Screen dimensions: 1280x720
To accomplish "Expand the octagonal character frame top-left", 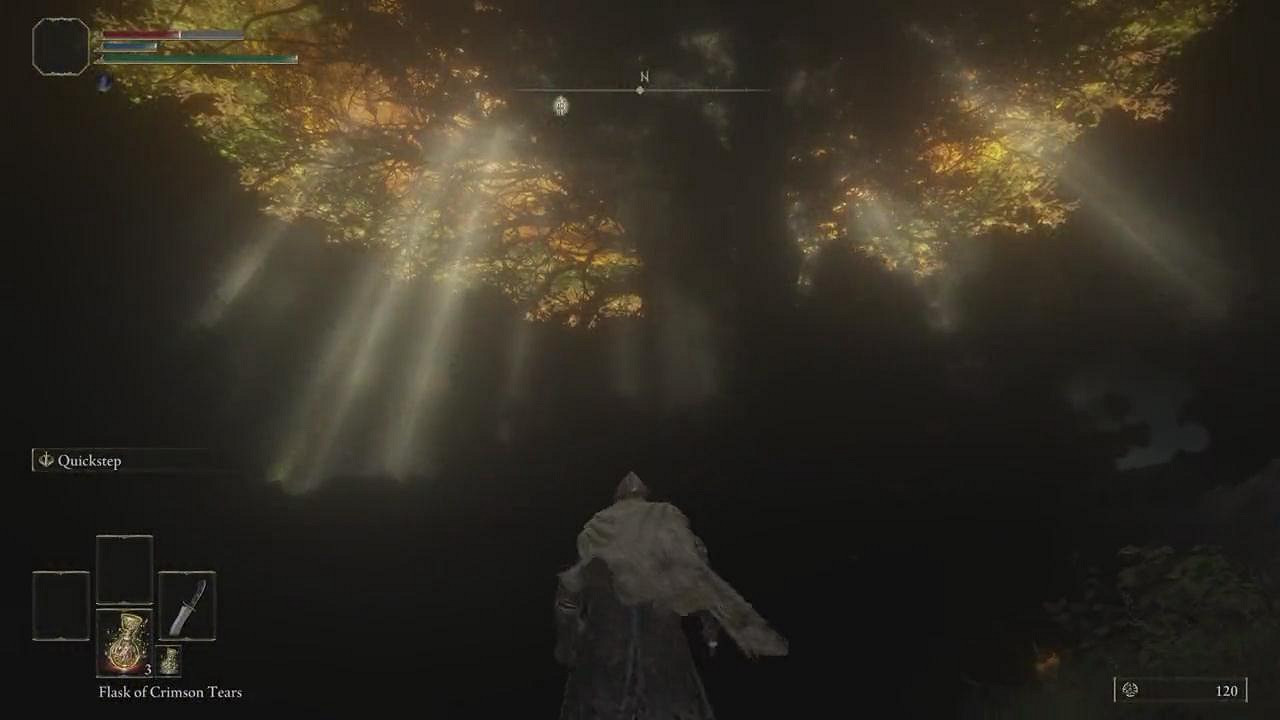I will pos(60,46).
